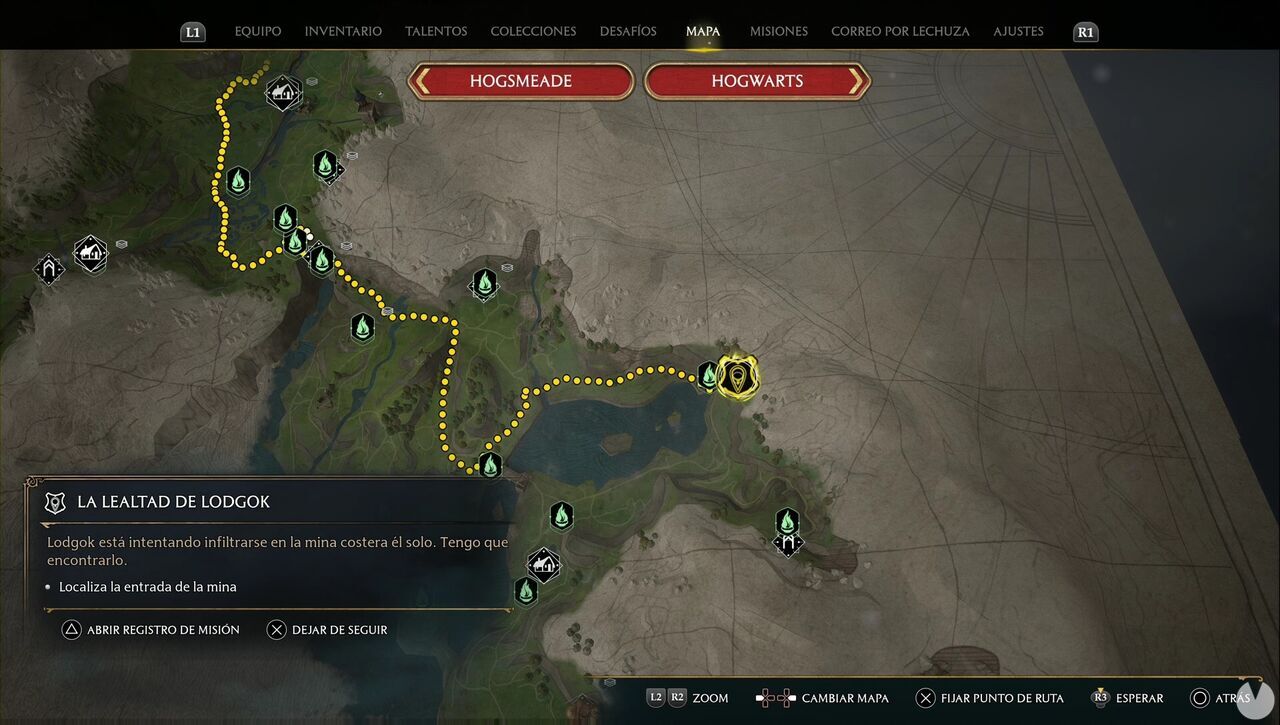This screenshot has height=725, width=1280.
Task: Click the cave entrance icon at far left
Action: pos(48,270)
